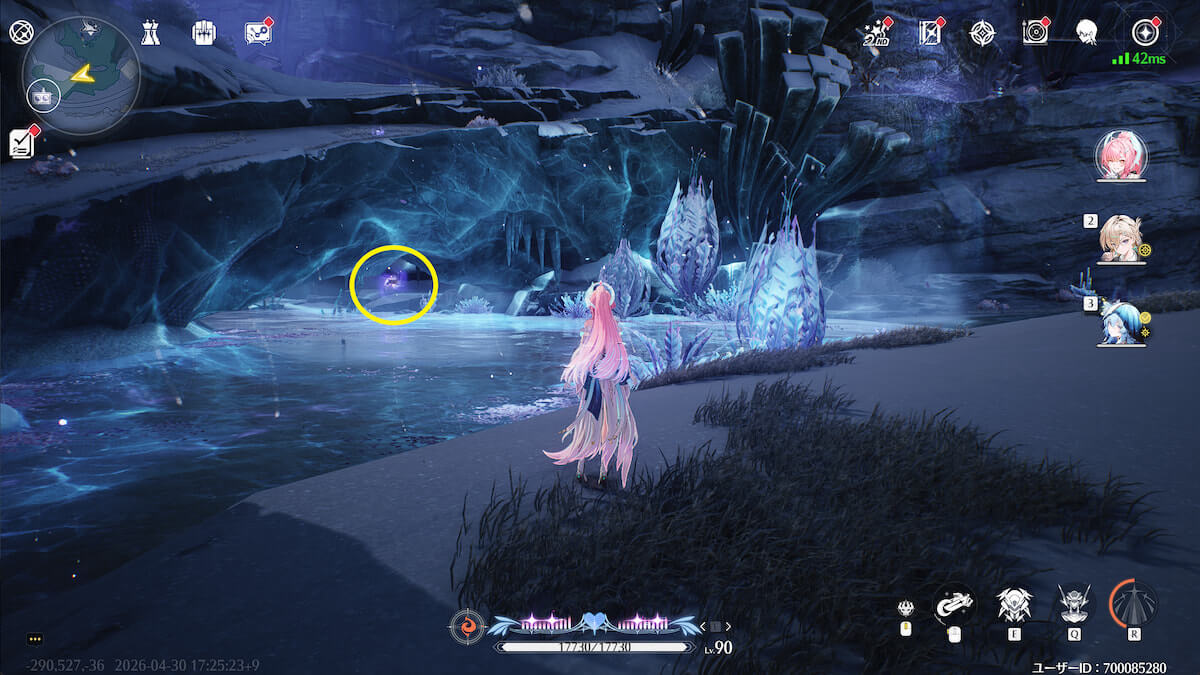Use the crescent cannon attack icon
Image resolution: width=1200 pixels, height=675 pixels.
[x=954, y=604]
